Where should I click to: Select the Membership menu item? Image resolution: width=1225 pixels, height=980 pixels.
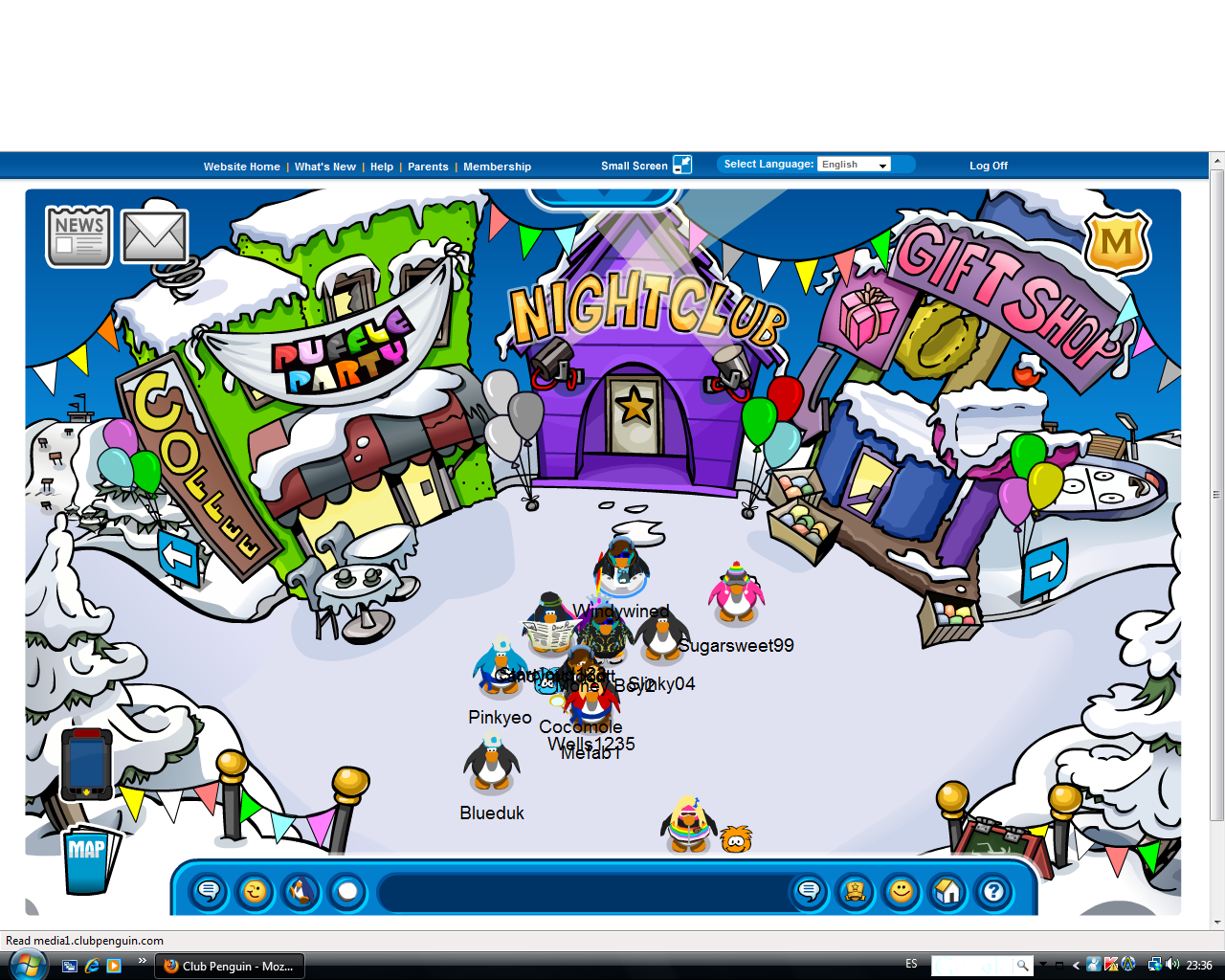coord(497,166)
